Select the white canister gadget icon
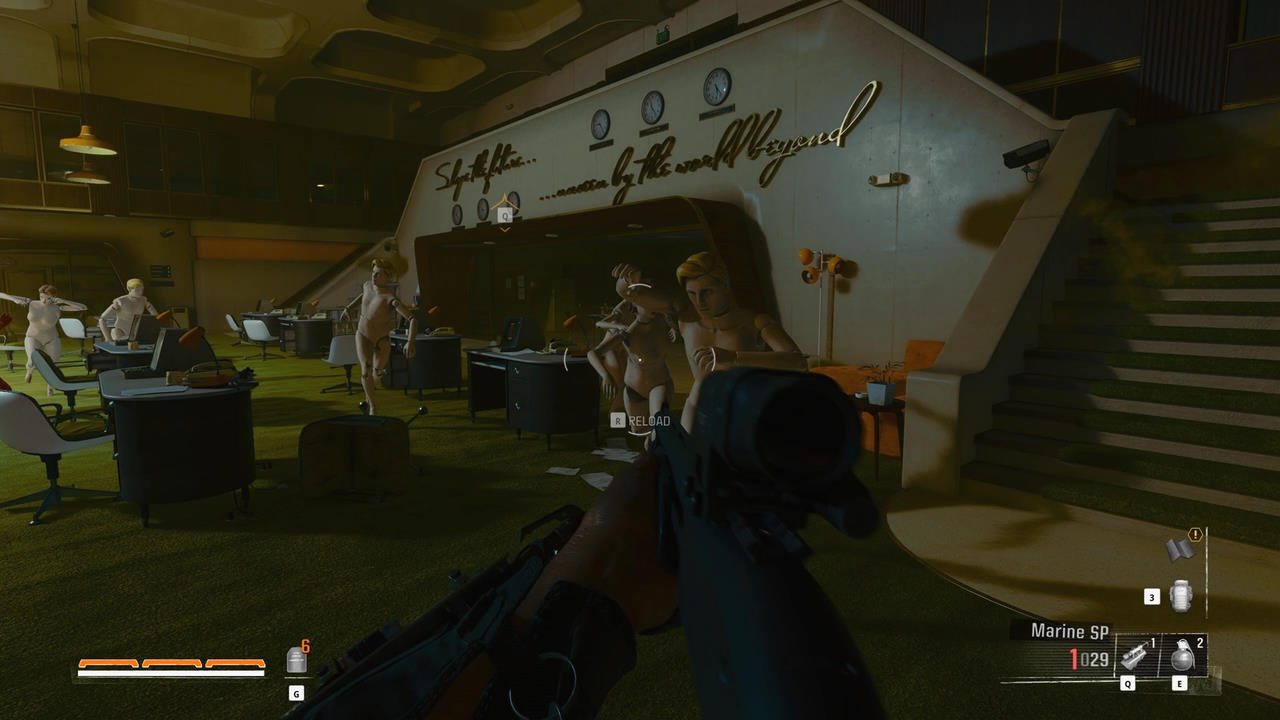The width and height of the screenshot is (1280, 720). (1181, 596)
